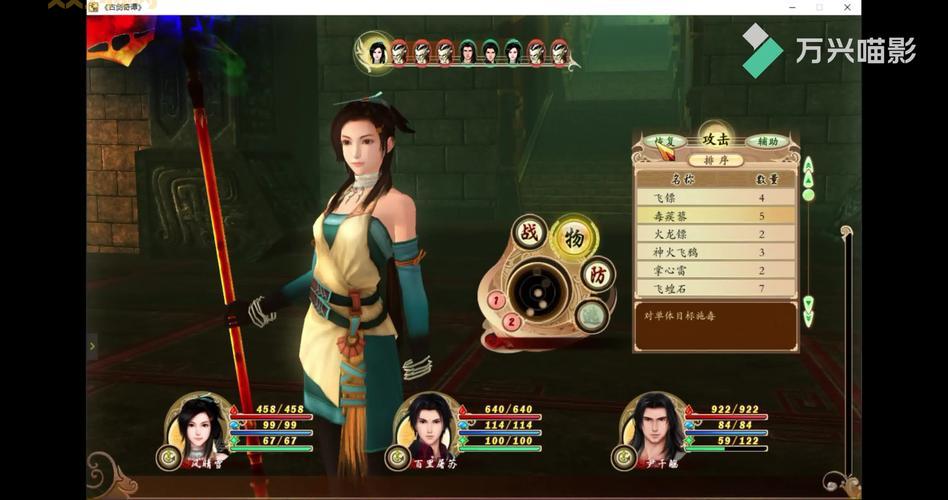Select 飞镖 from the item list

[x=715, y=198]
